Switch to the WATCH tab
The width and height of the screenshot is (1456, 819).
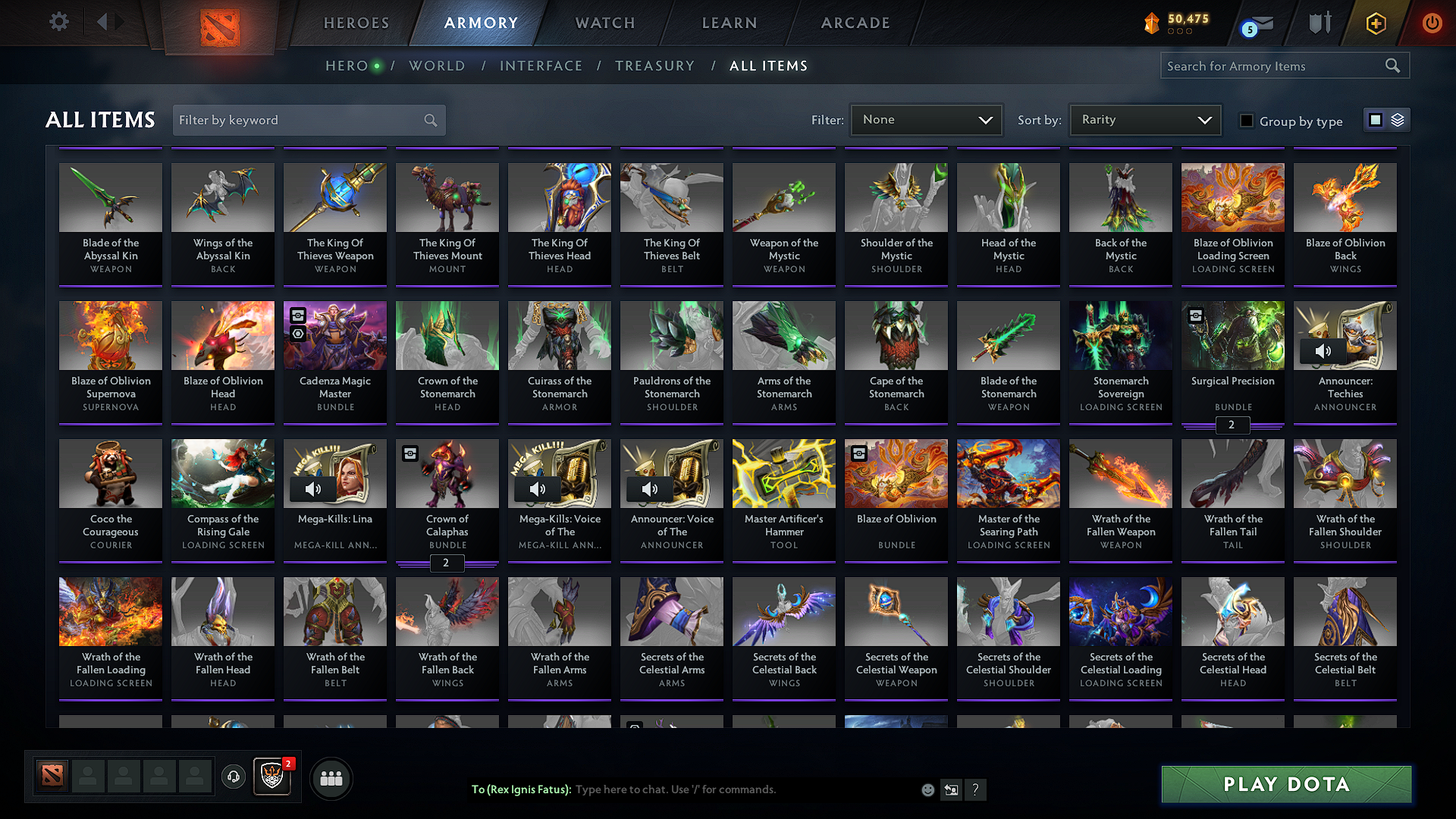[x=604, y=23]
